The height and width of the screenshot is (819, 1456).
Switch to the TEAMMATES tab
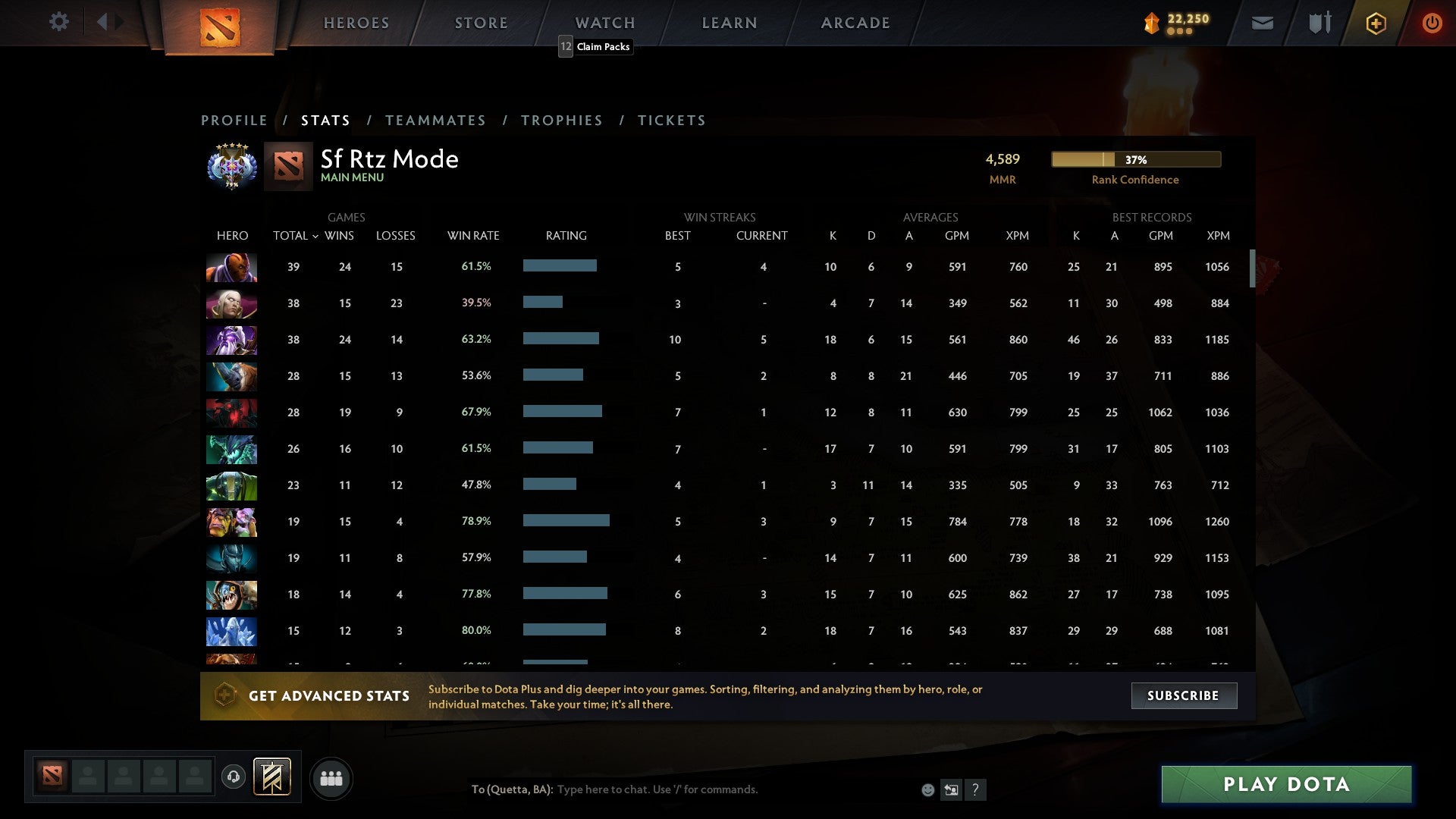point(436,120)
